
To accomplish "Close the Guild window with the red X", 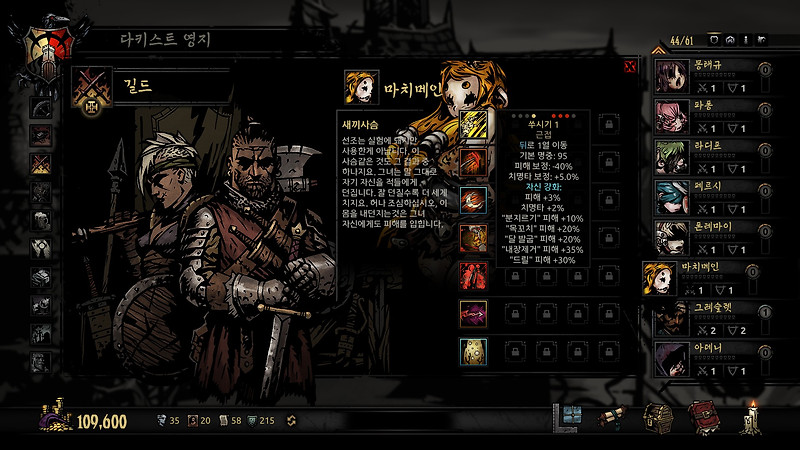I will pos(630,66).
